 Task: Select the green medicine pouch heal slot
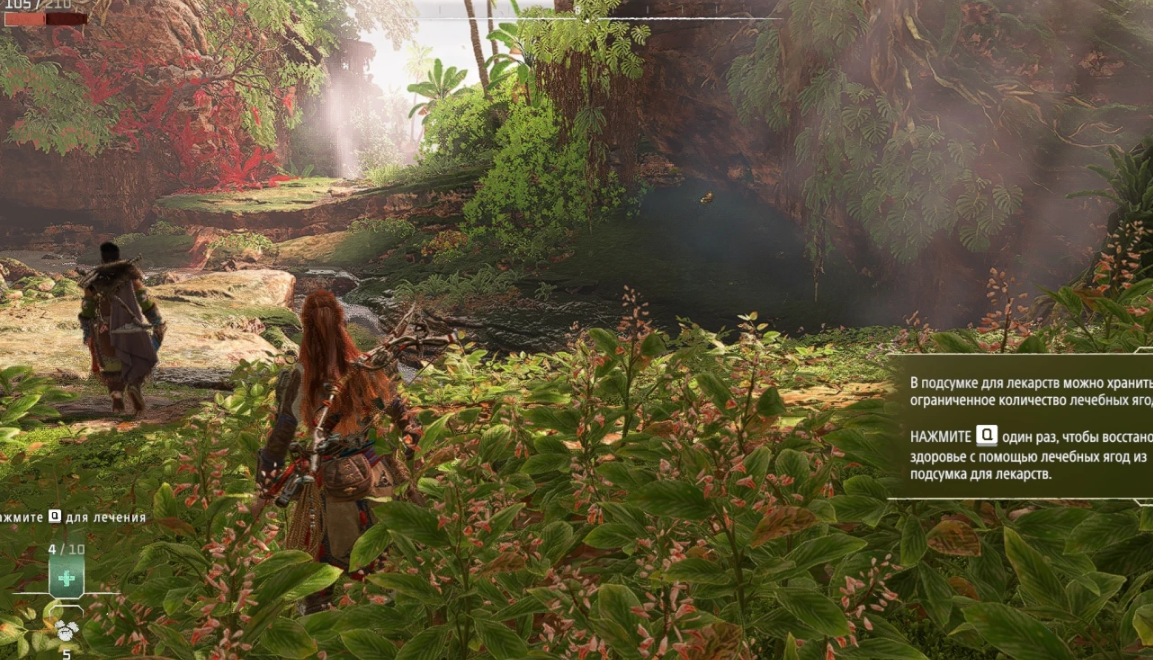[x=66, y=578]
